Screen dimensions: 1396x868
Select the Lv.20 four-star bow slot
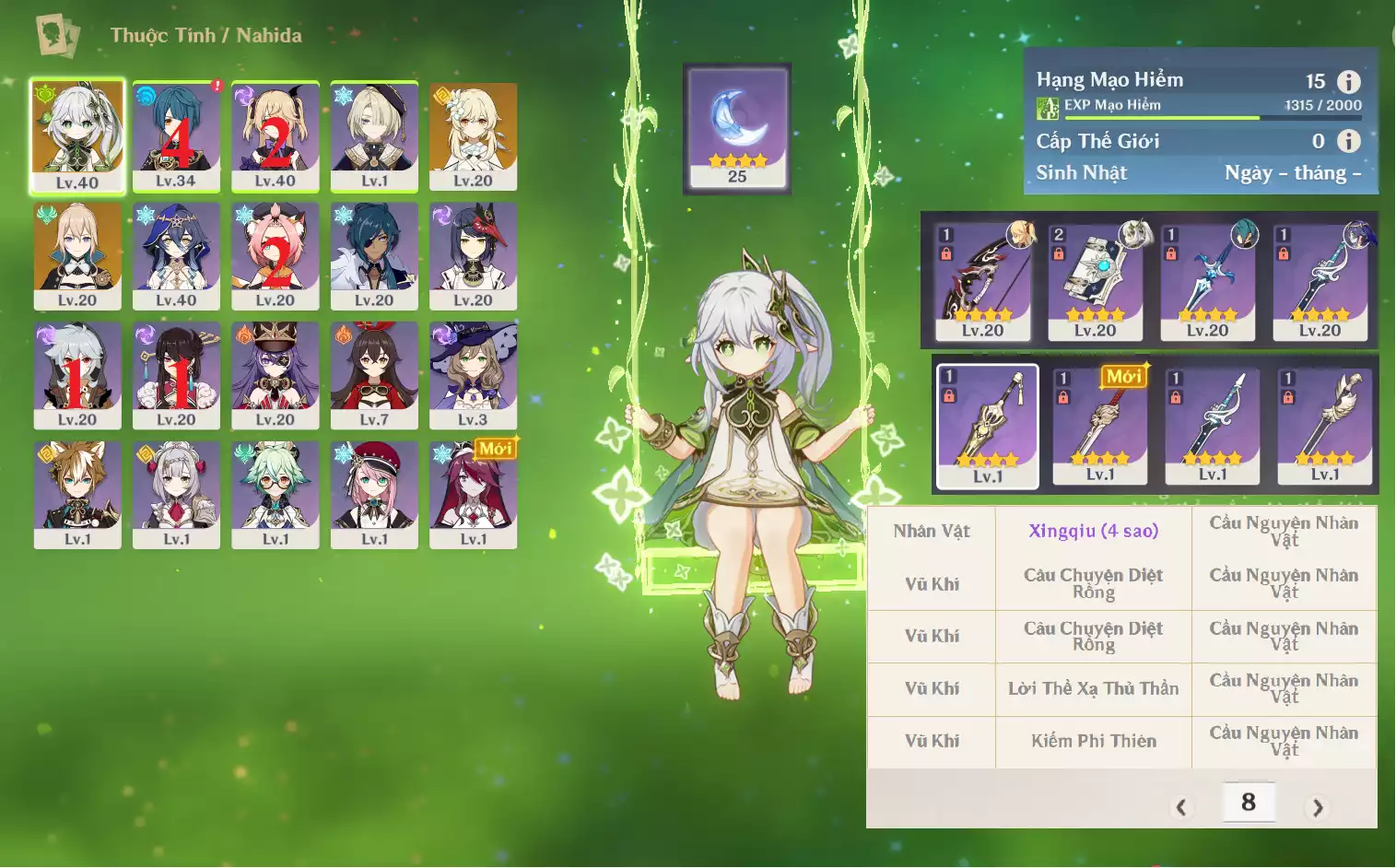tap(982, 281)
